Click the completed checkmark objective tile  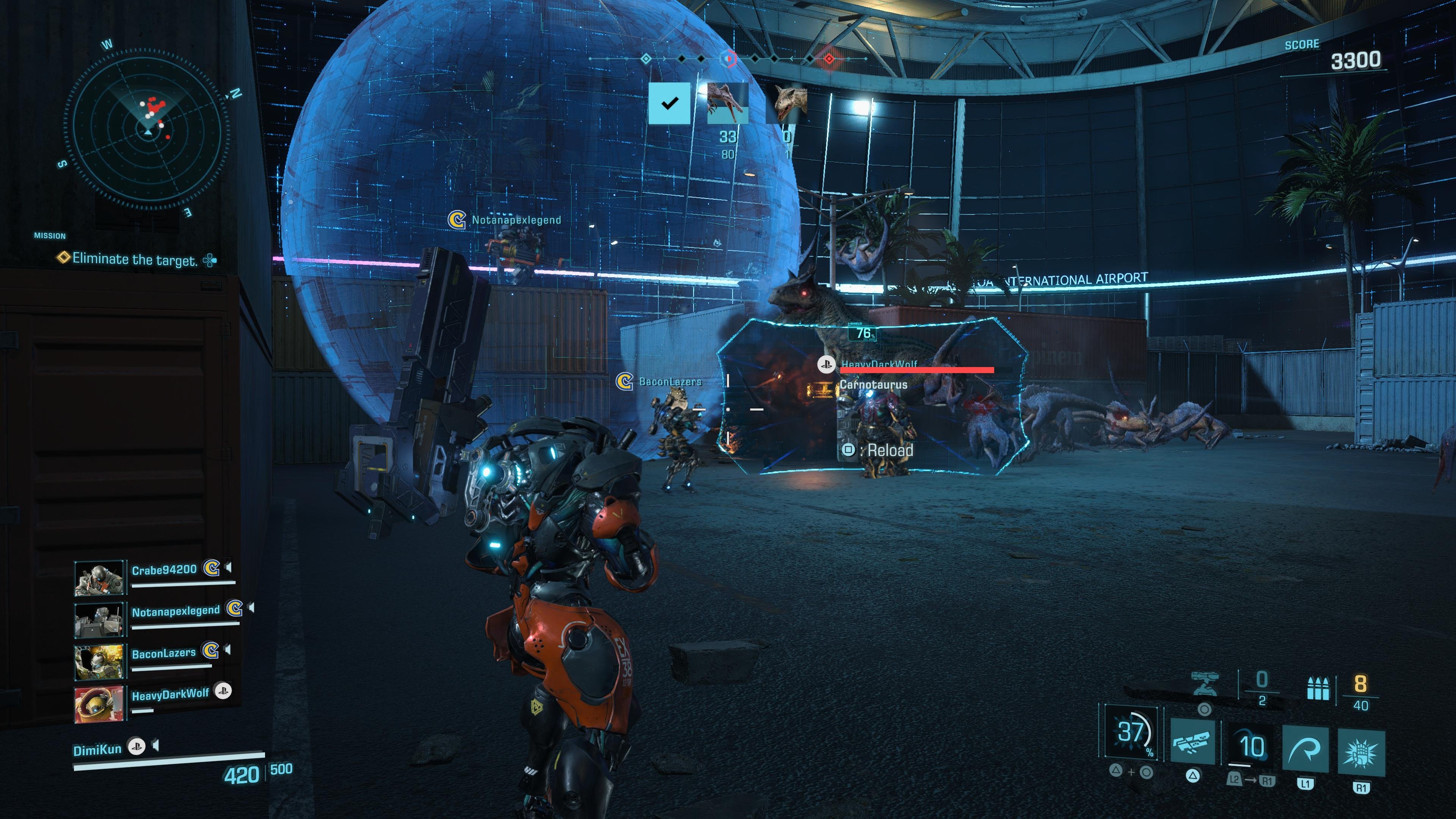[x=669, y=104]
